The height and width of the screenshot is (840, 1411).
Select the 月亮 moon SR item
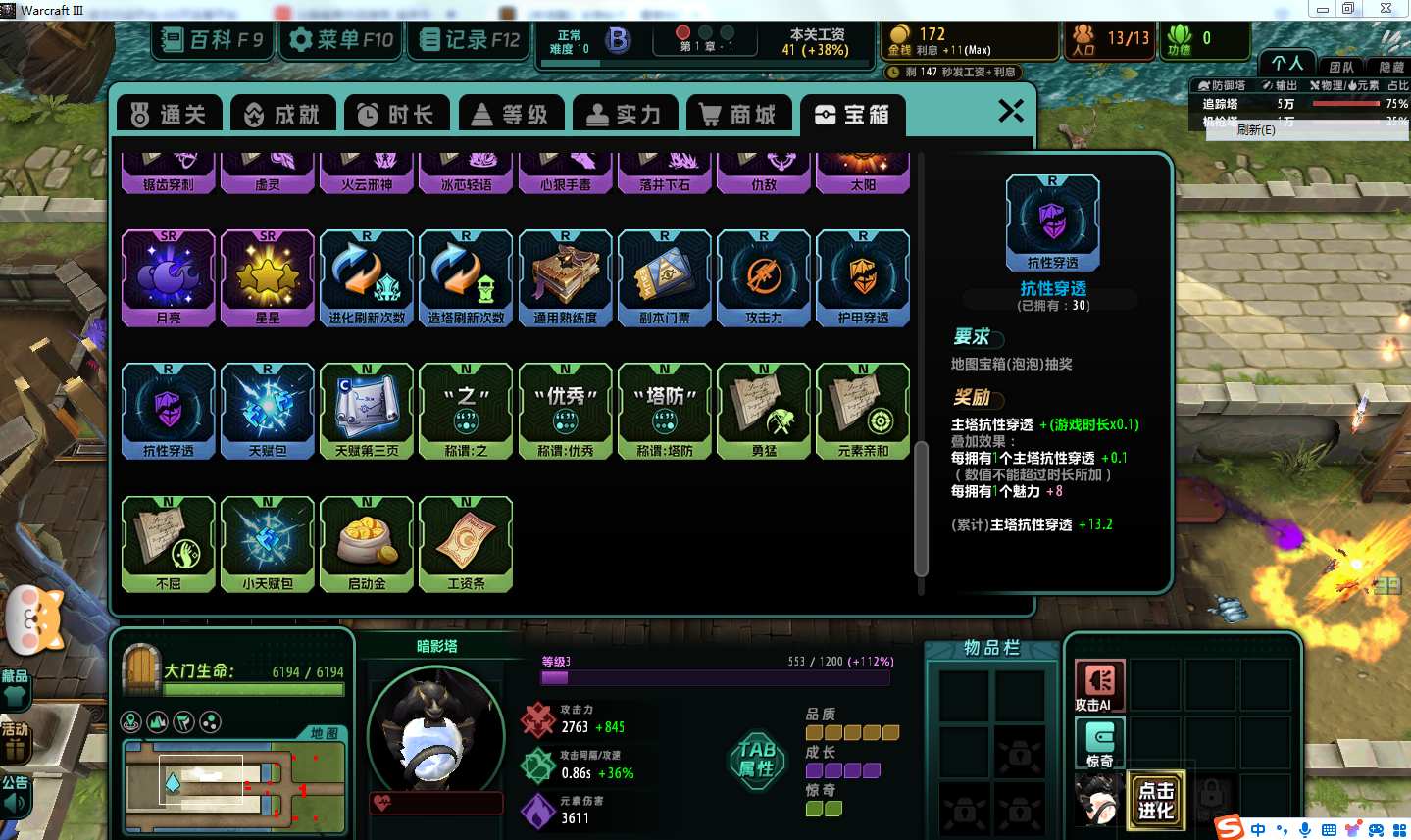coord(169,277)
